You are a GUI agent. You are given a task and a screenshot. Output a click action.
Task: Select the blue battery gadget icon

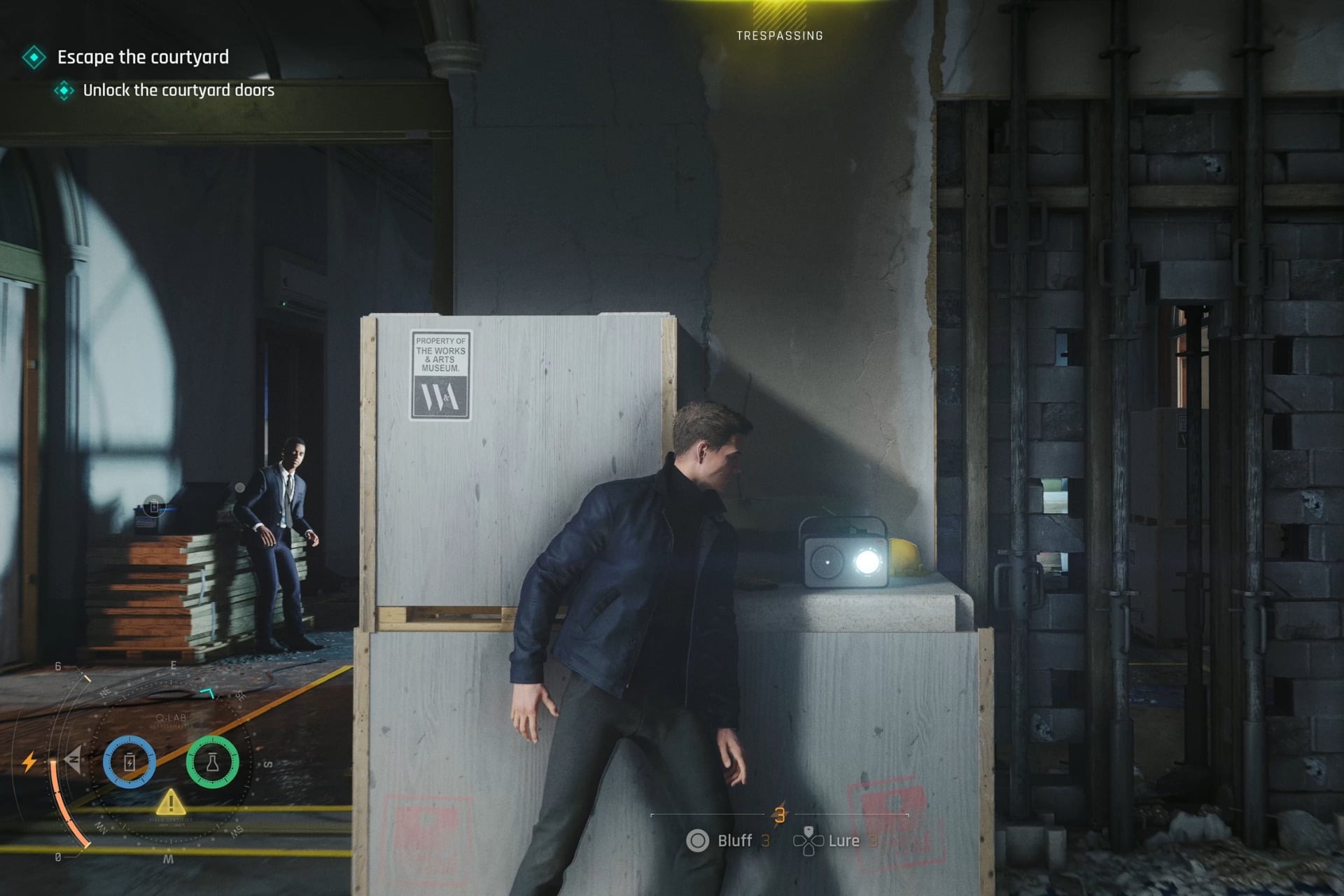pyautogui.click(x=129, y=762)
